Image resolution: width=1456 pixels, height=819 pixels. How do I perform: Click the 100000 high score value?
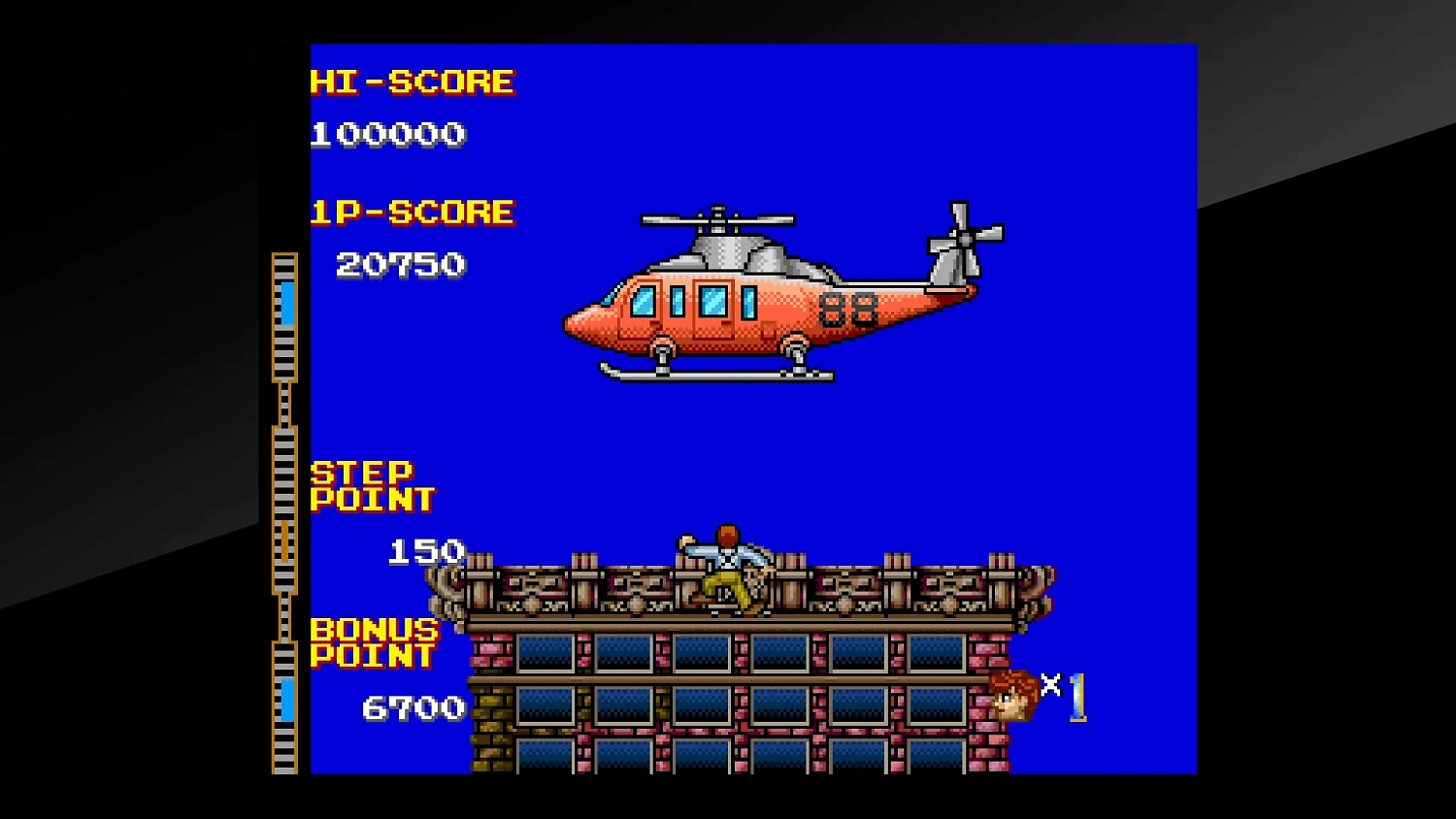386,134
